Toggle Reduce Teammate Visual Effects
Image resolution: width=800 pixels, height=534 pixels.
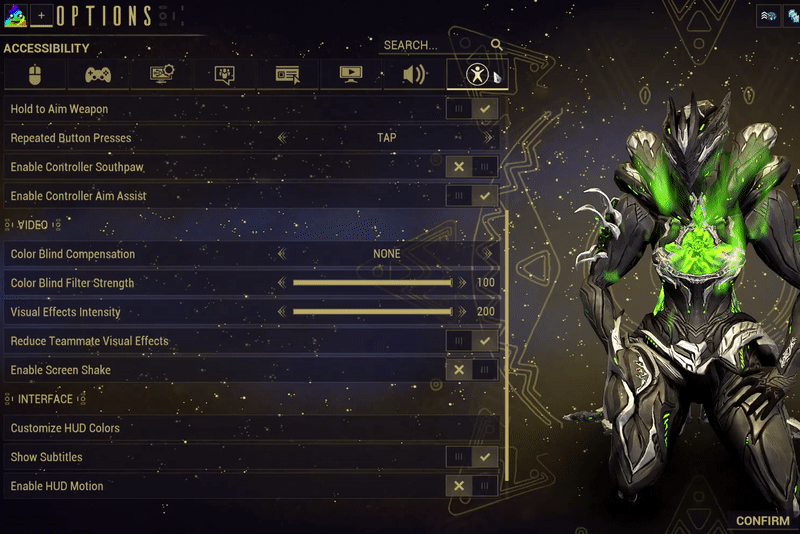coord(472,341)
